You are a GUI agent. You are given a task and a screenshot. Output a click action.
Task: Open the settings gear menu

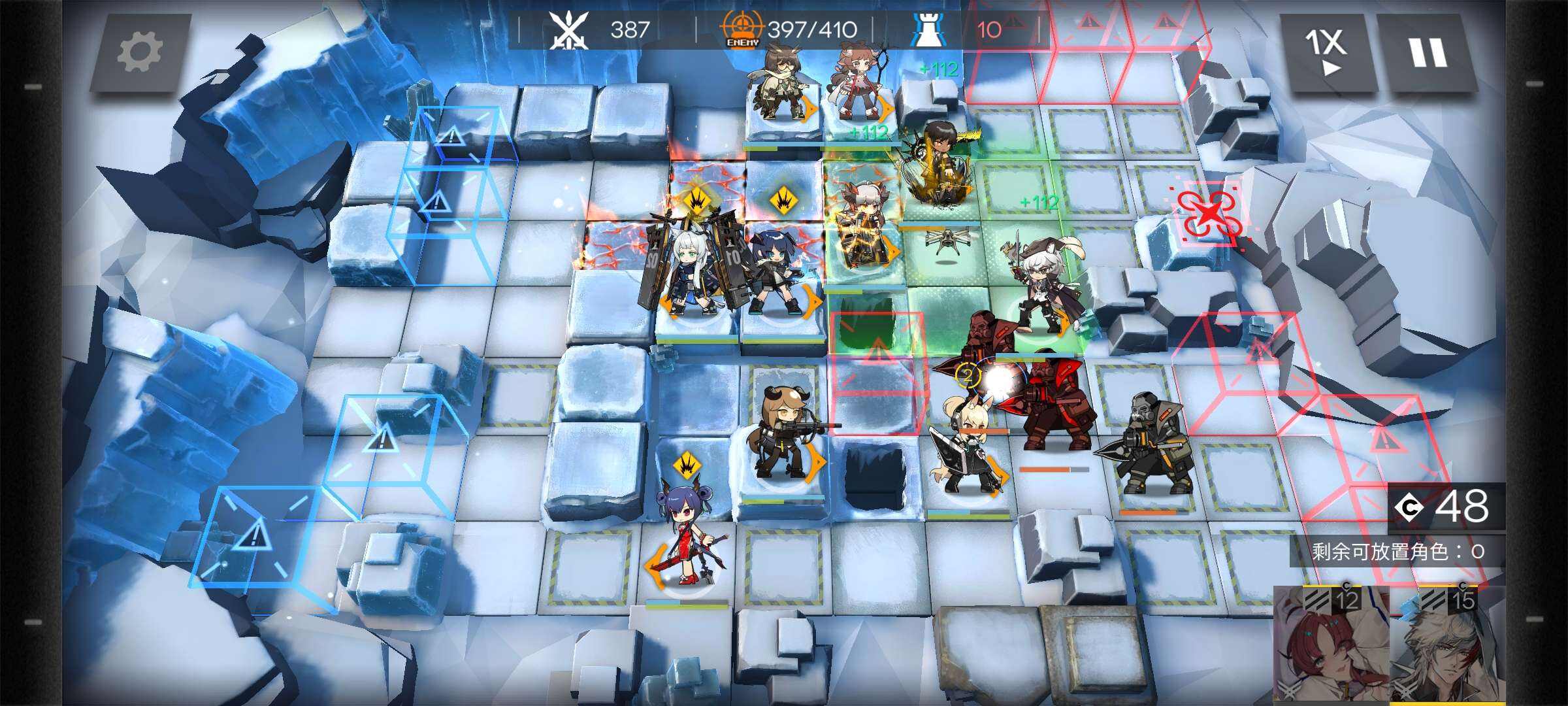click(140, 52)
